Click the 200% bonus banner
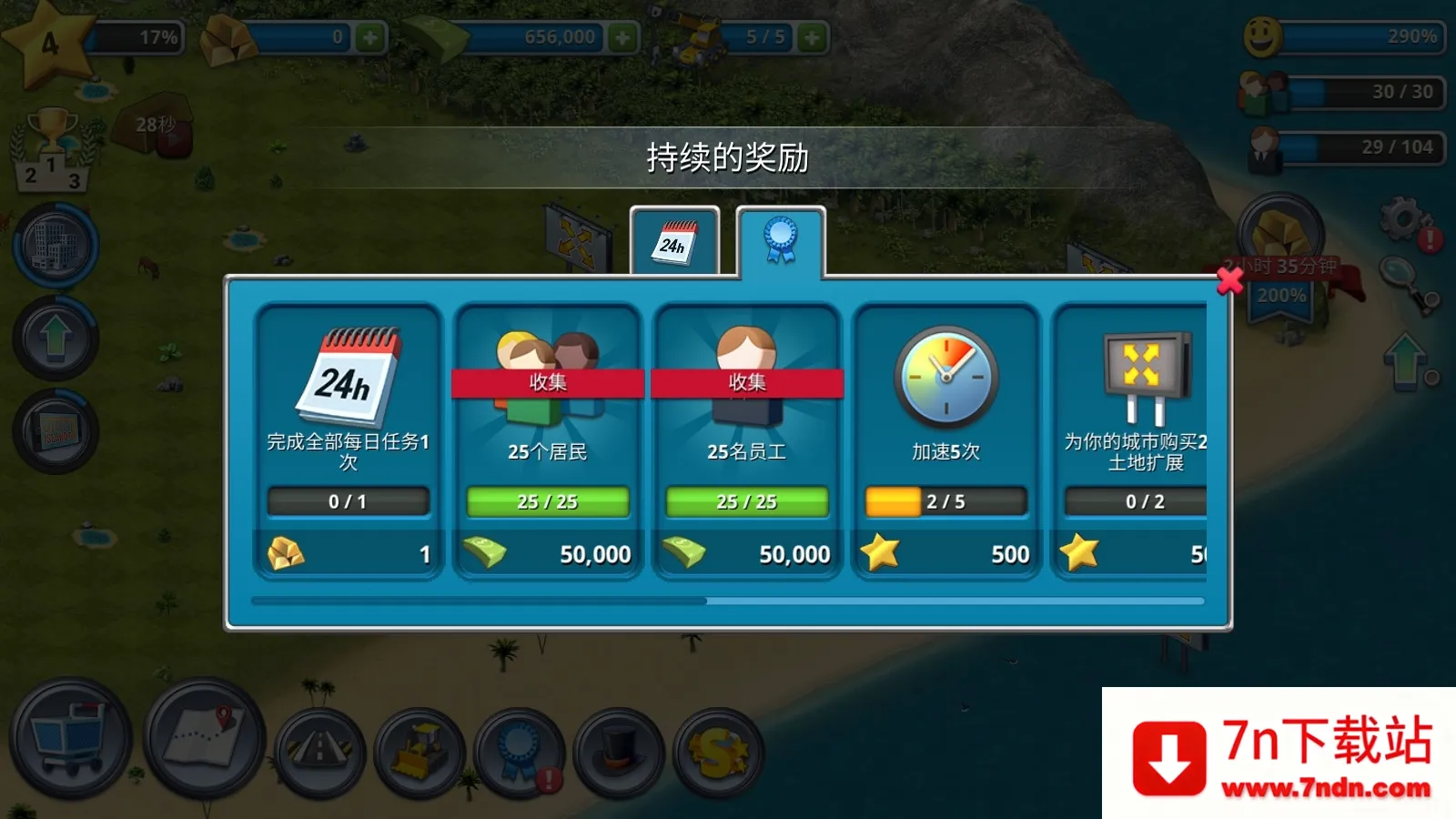Viewport: 1456px width, 819px height. (1283, 293)
